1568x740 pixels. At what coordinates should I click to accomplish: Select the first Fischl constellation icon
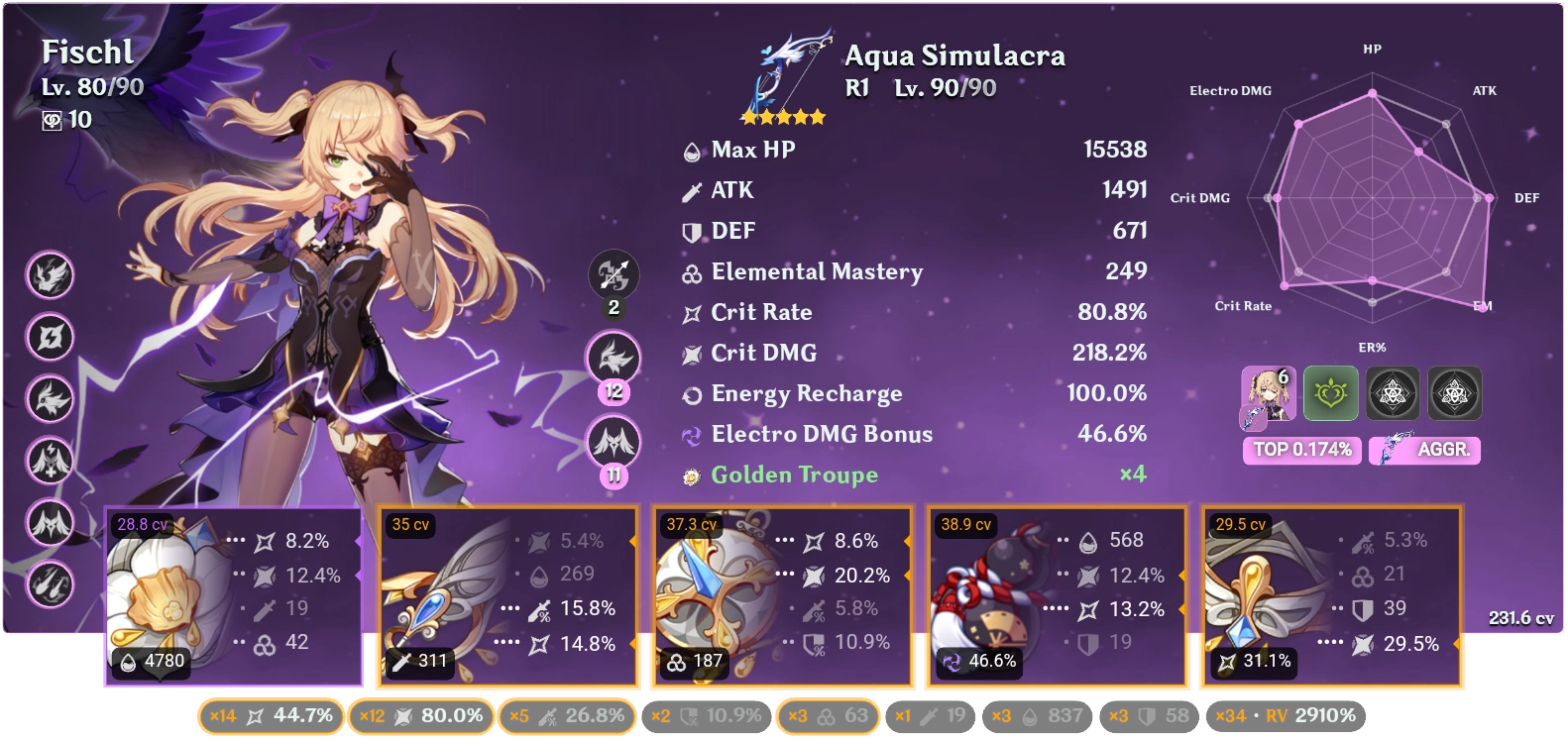[51, 276]
